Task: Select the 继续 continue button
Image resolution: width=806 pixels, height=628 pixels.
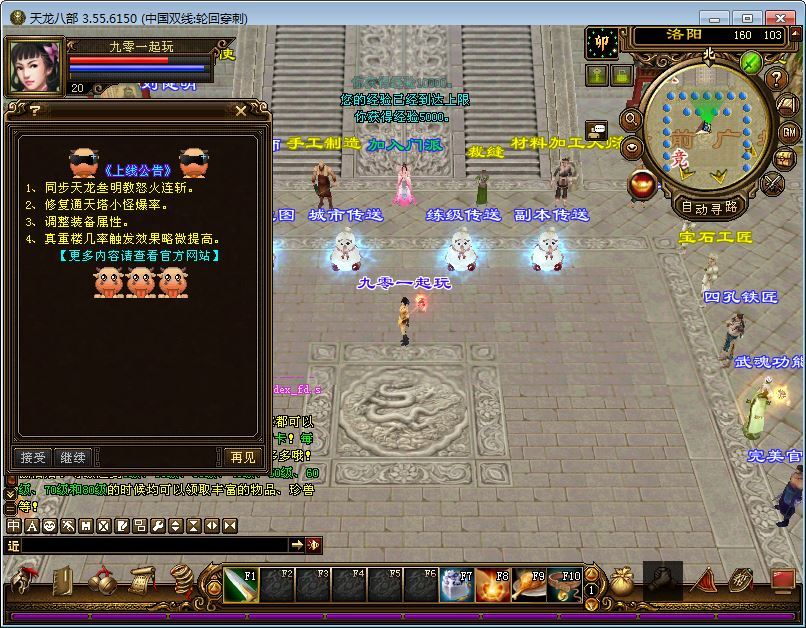Action: point(73,457)
